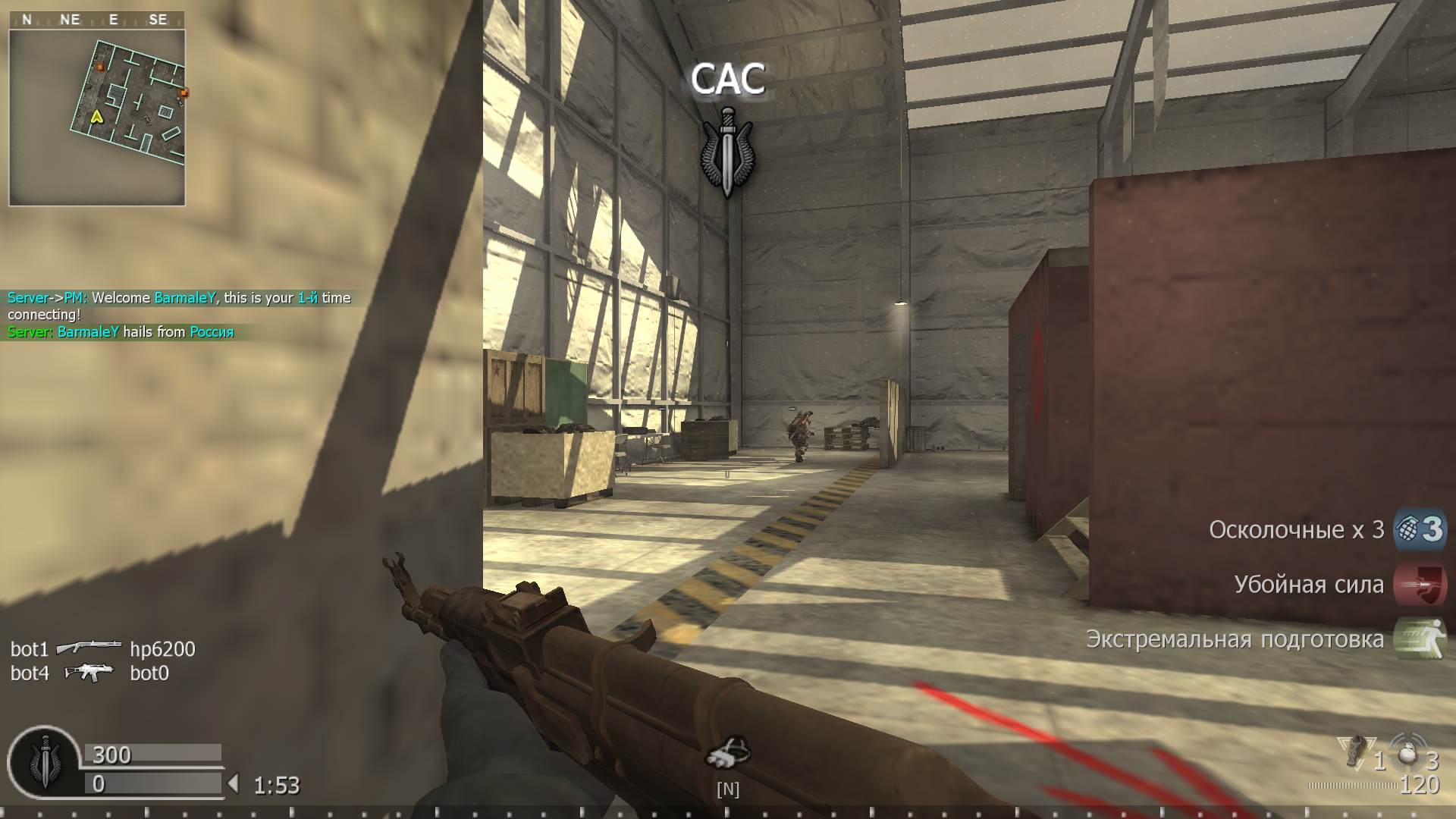The width and height of the screenshot is (1456, 819).
Task: Select the Осколочные x 3 grenade perk icon
Action: coord(1422,530)
